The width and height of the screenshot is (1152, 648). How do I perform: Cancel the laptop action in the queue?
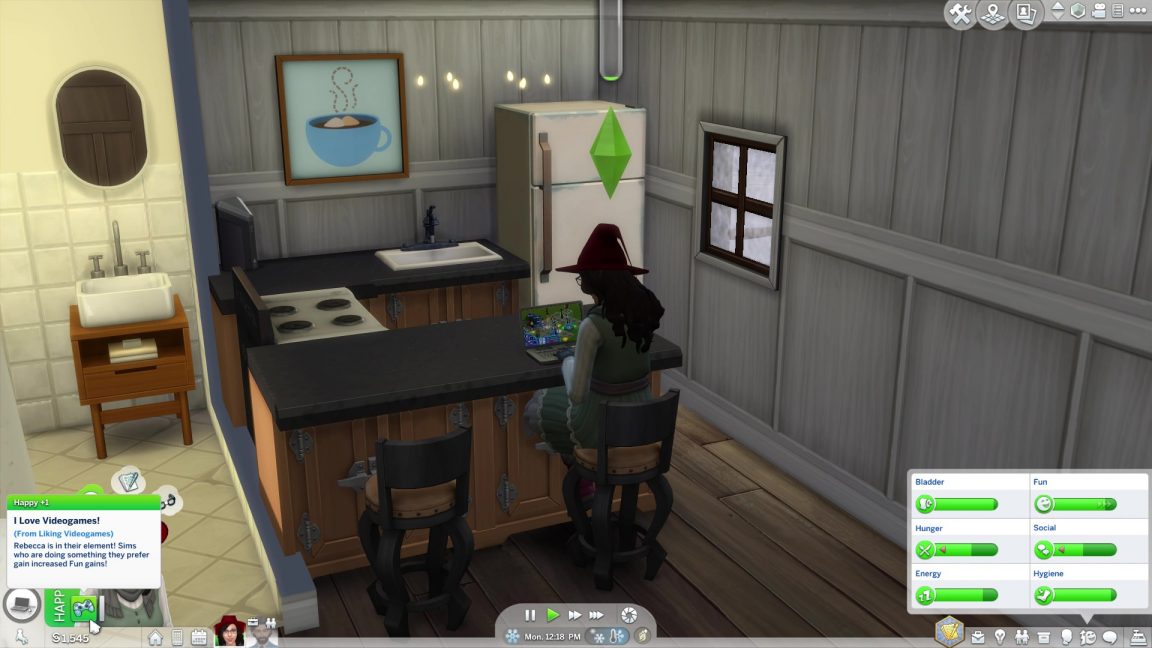20,604
